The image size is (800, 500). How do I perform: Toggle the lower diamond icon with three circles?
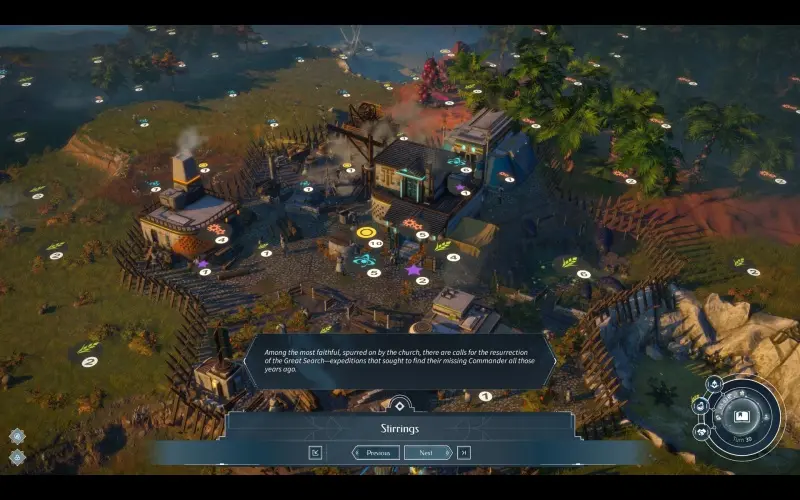click(x=17, y=457)
